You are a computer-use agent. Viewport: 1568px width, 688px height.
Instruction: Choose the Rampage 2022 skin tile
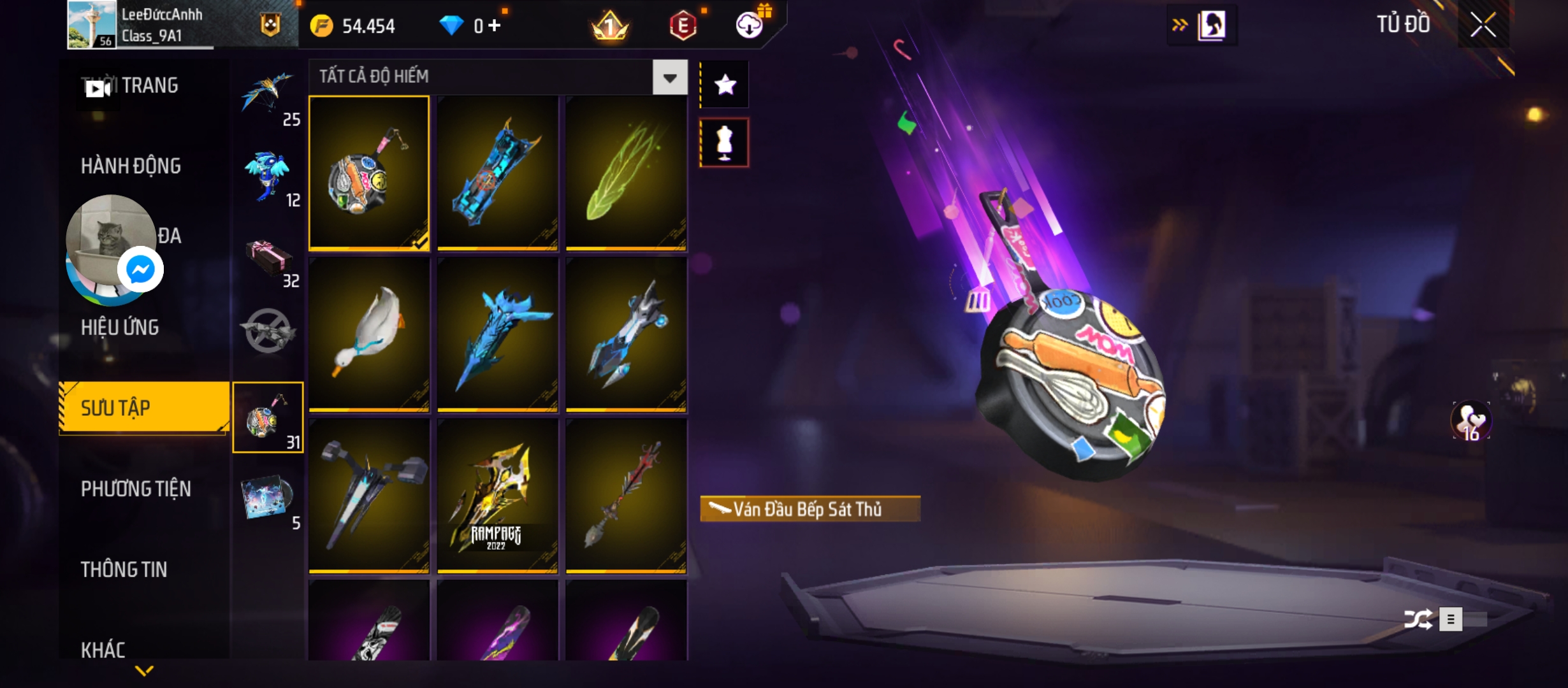(497, 496)
